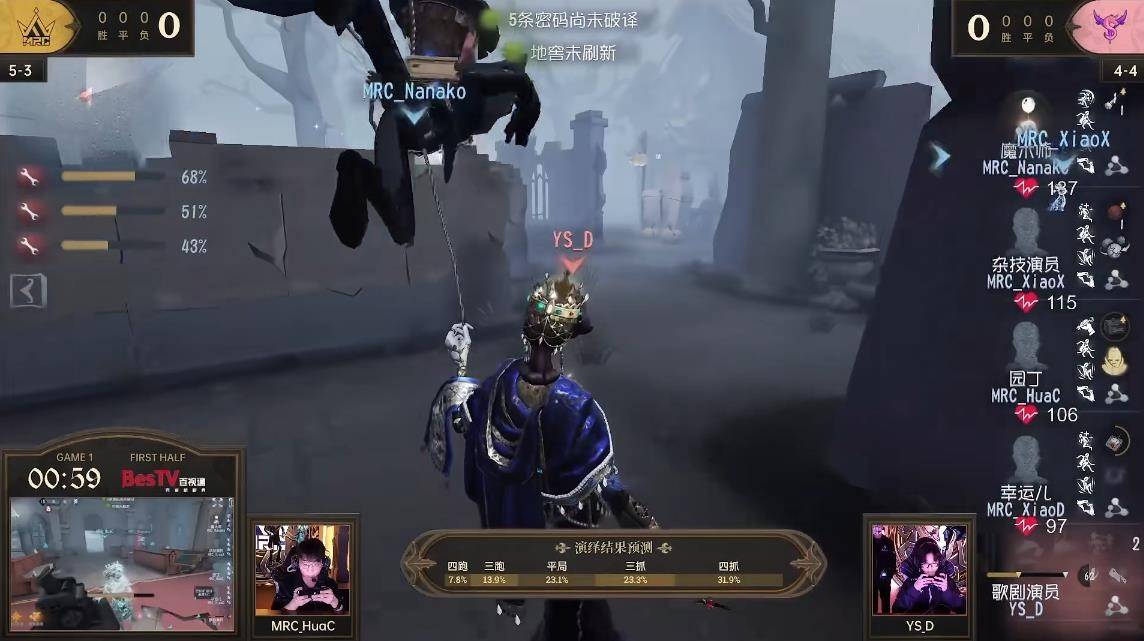Open the picture-in-picture survivor view
Image resolution: width=1144 pixels, height=641 pixels.
pyautogui.click(x=122, y=563)
